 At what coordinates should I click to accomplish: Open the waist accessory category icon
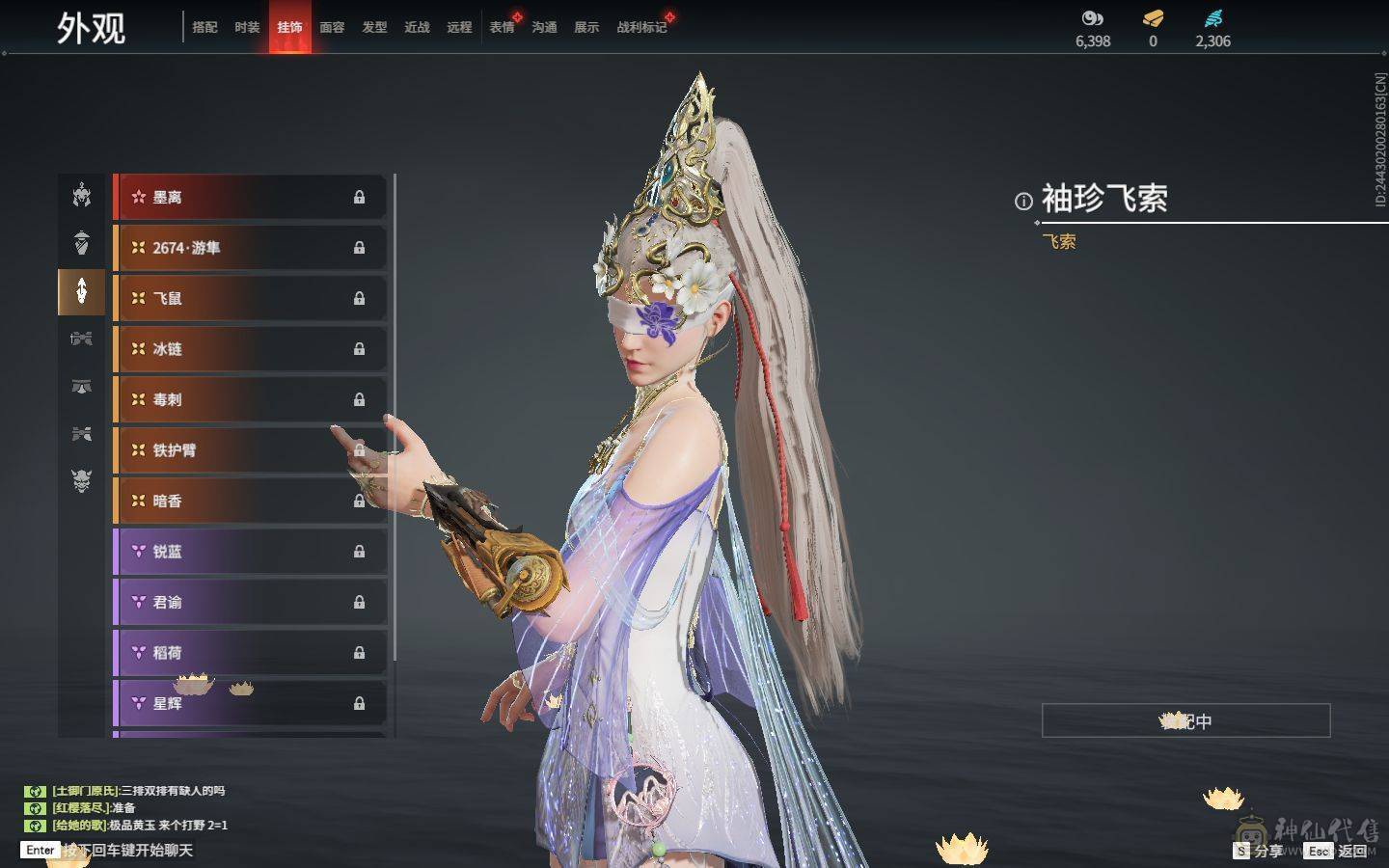point(81,339)
